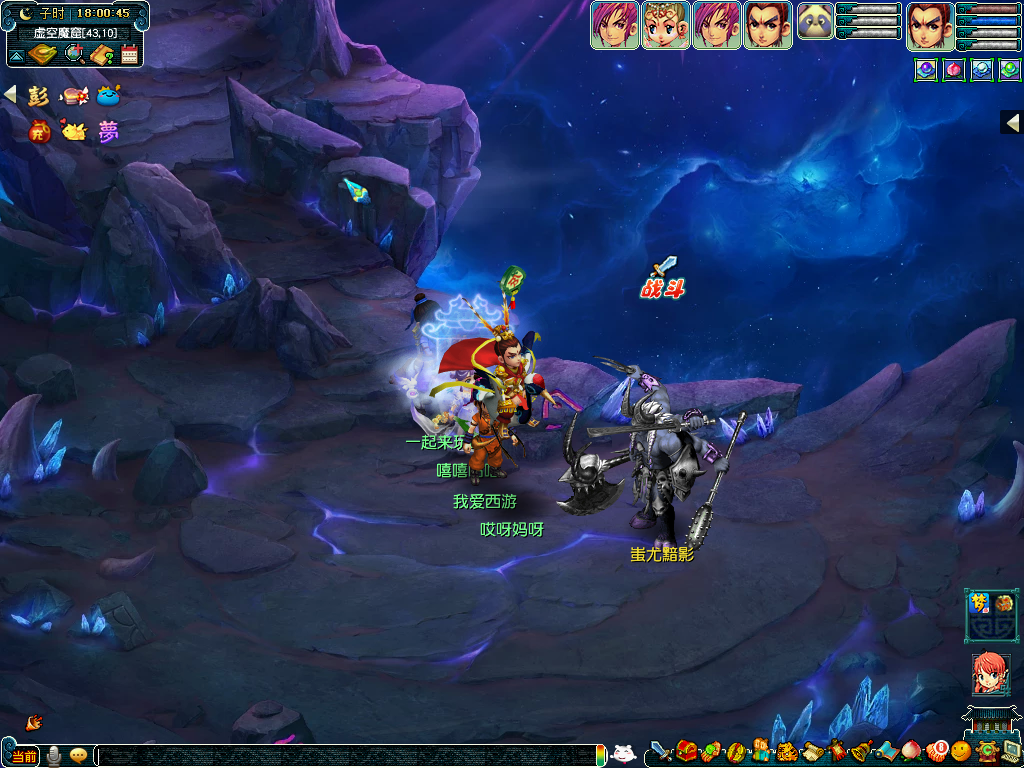Open the golden mini-map compass icon

(x=43, y=54)
